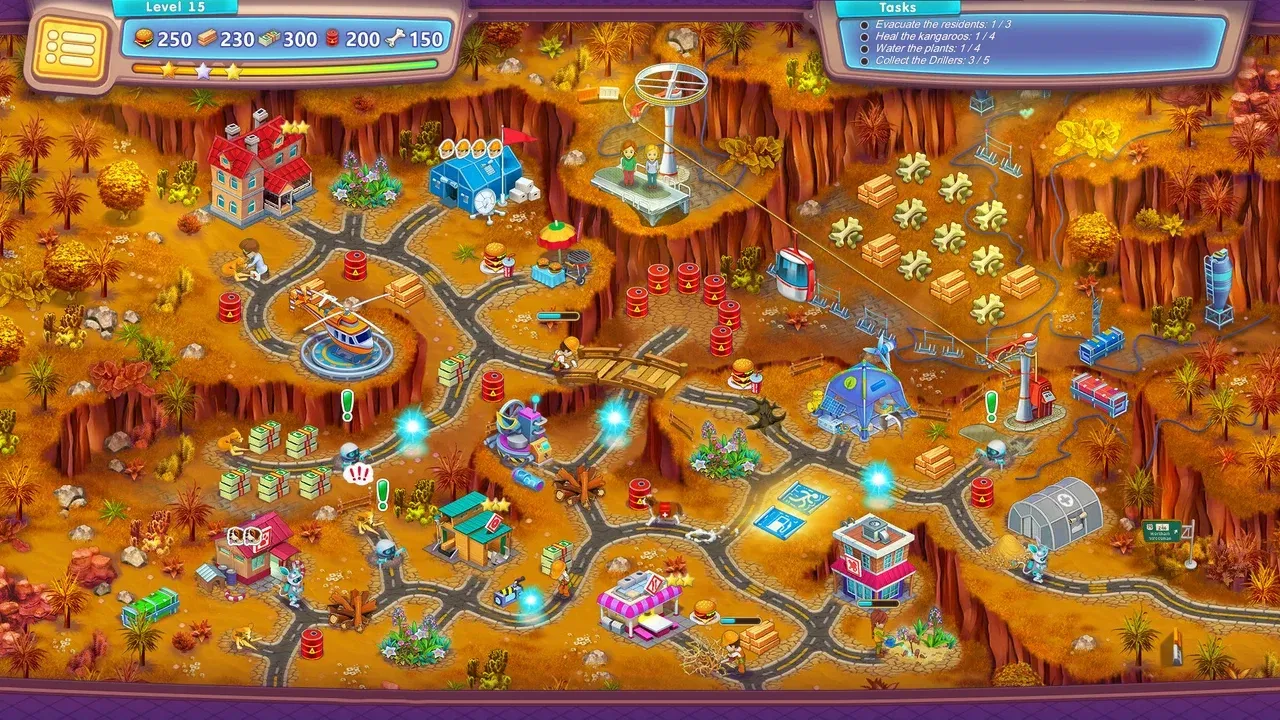Select the Level 15 banner tab

click(177, 8)
